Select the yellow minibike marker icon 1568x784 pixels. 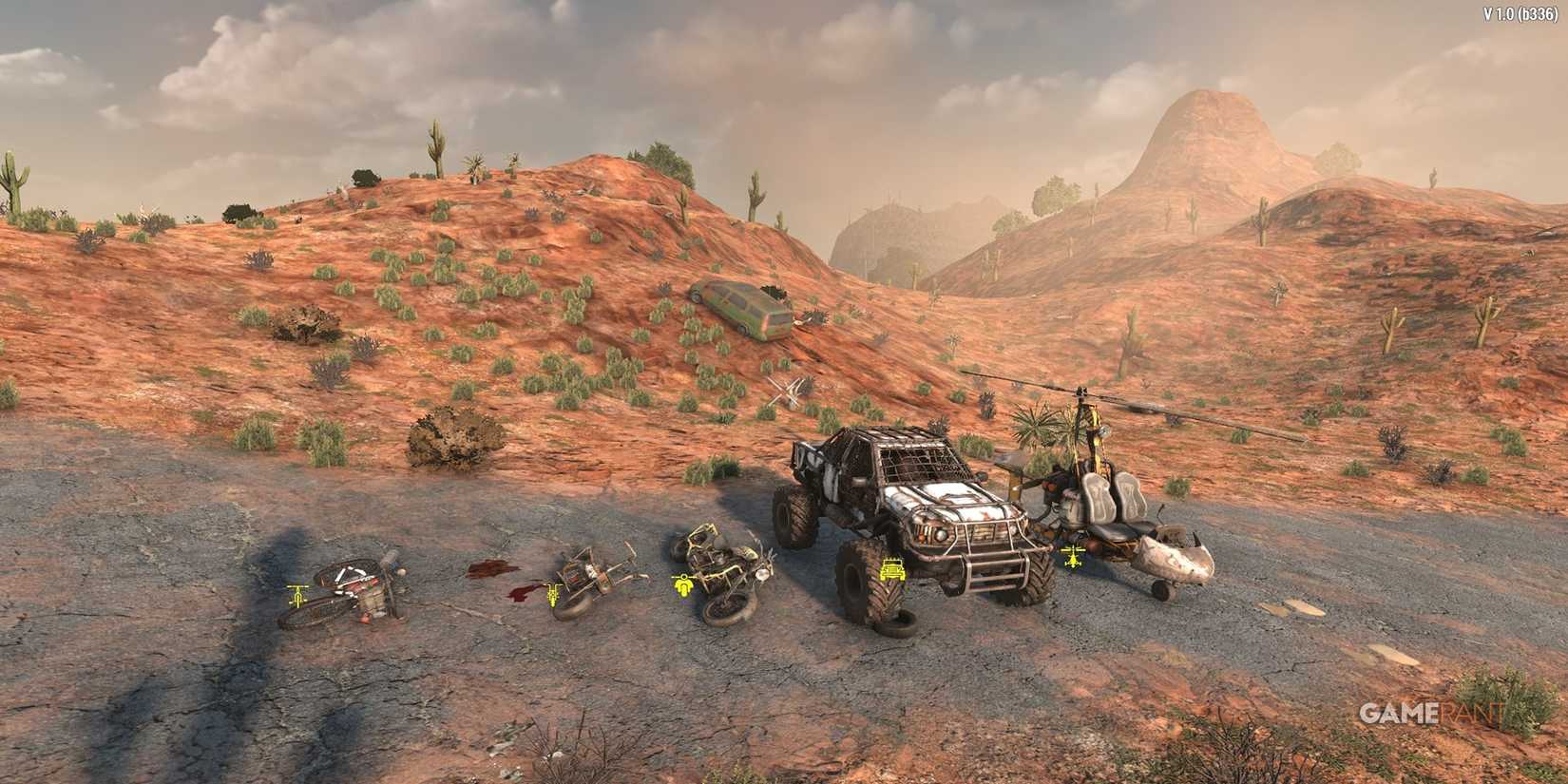pos(553,596)
